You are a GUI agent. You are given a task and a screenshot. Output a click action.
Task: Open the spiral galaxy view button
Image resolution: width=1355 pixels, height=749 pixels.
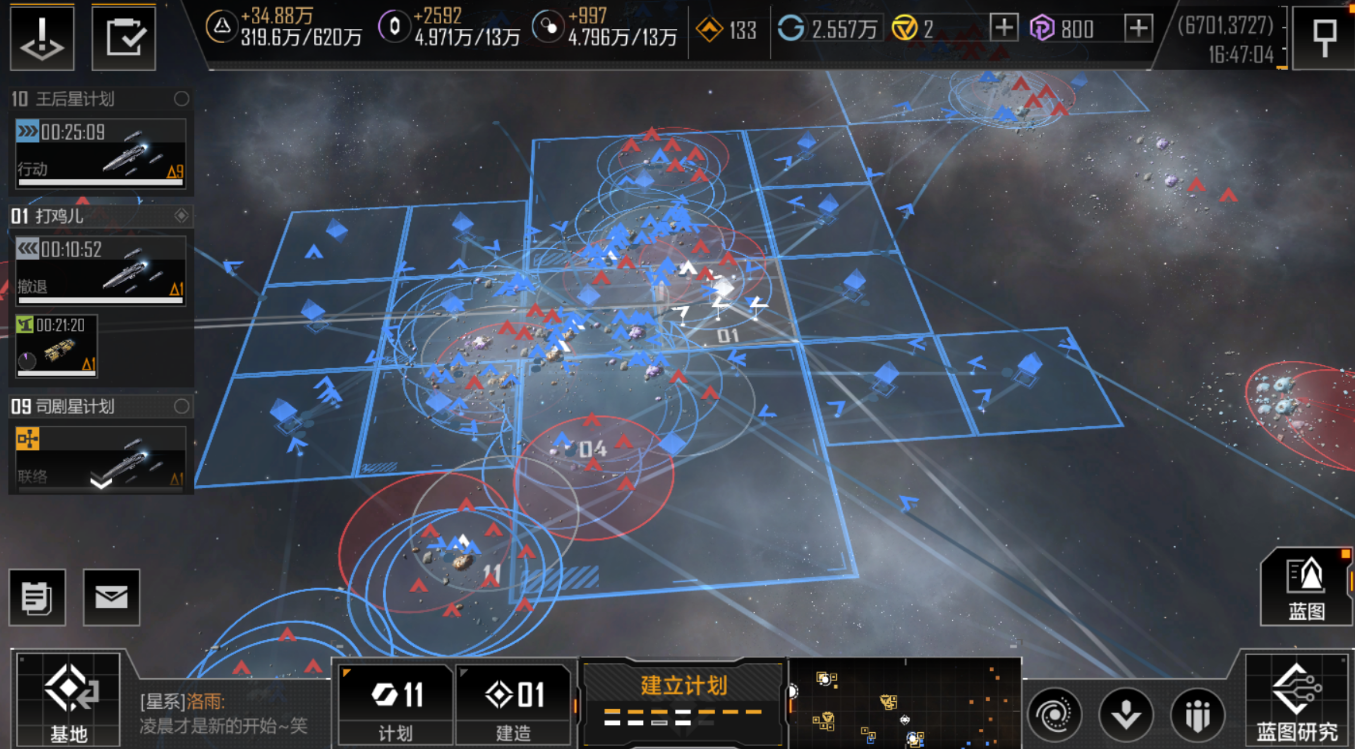tap(1053, 715)
